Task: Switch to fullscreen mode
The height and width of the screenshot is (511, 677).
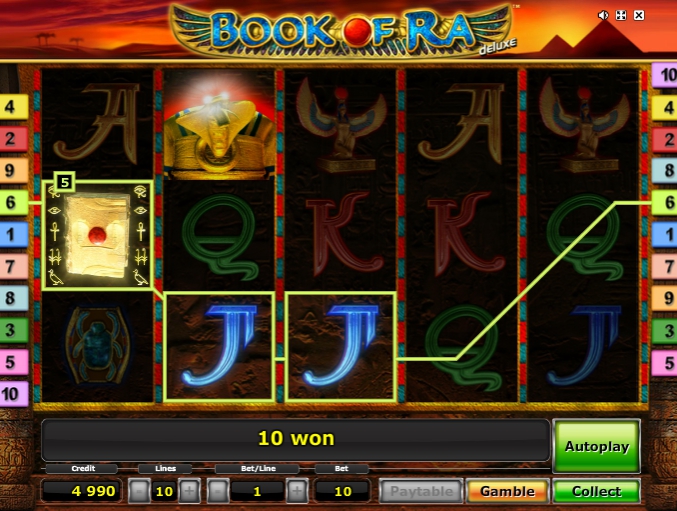Action: click(x=621, y=16)
